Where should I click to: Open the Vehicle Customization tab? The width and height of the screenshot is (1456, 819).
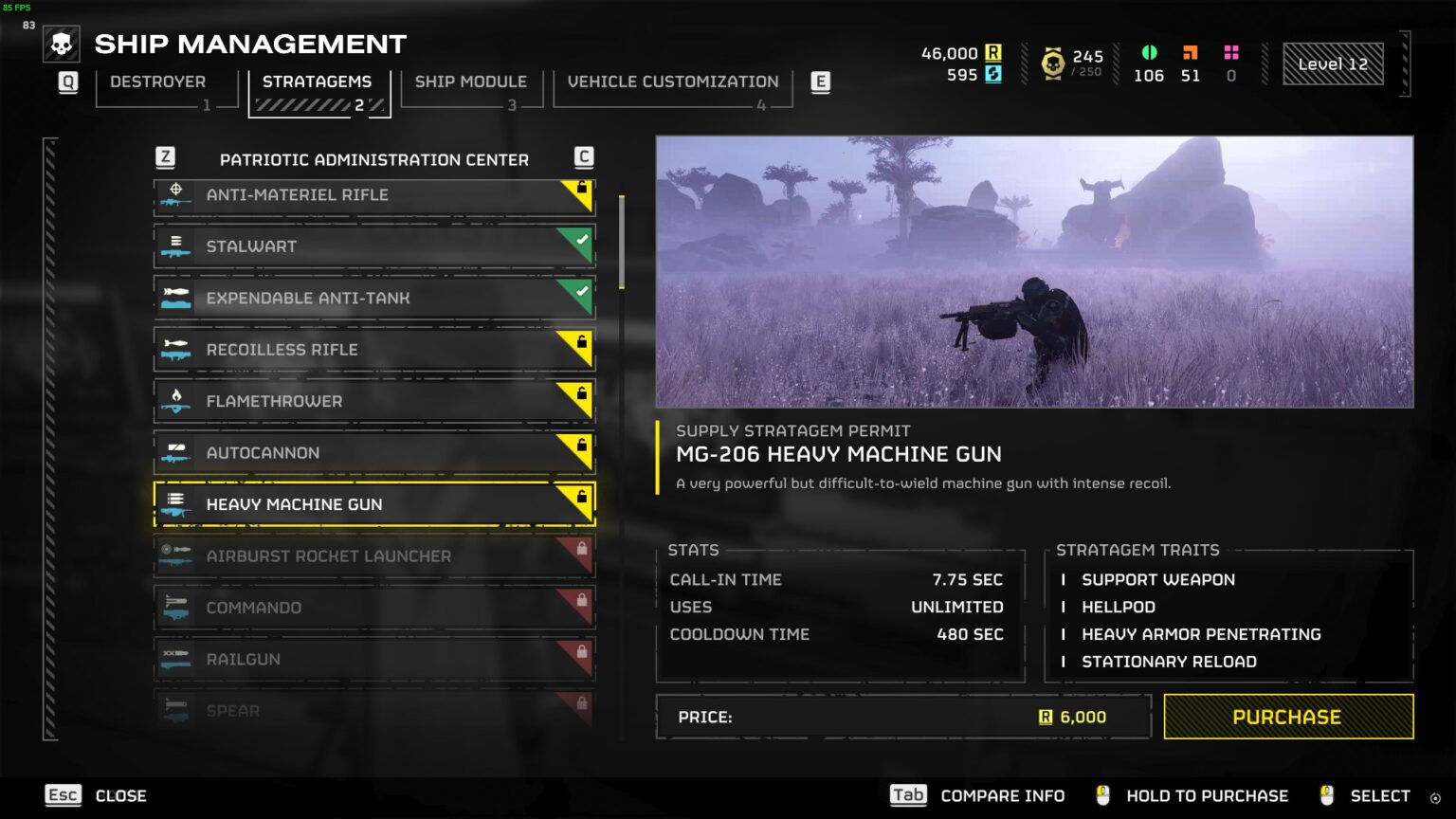coord(672,82)
